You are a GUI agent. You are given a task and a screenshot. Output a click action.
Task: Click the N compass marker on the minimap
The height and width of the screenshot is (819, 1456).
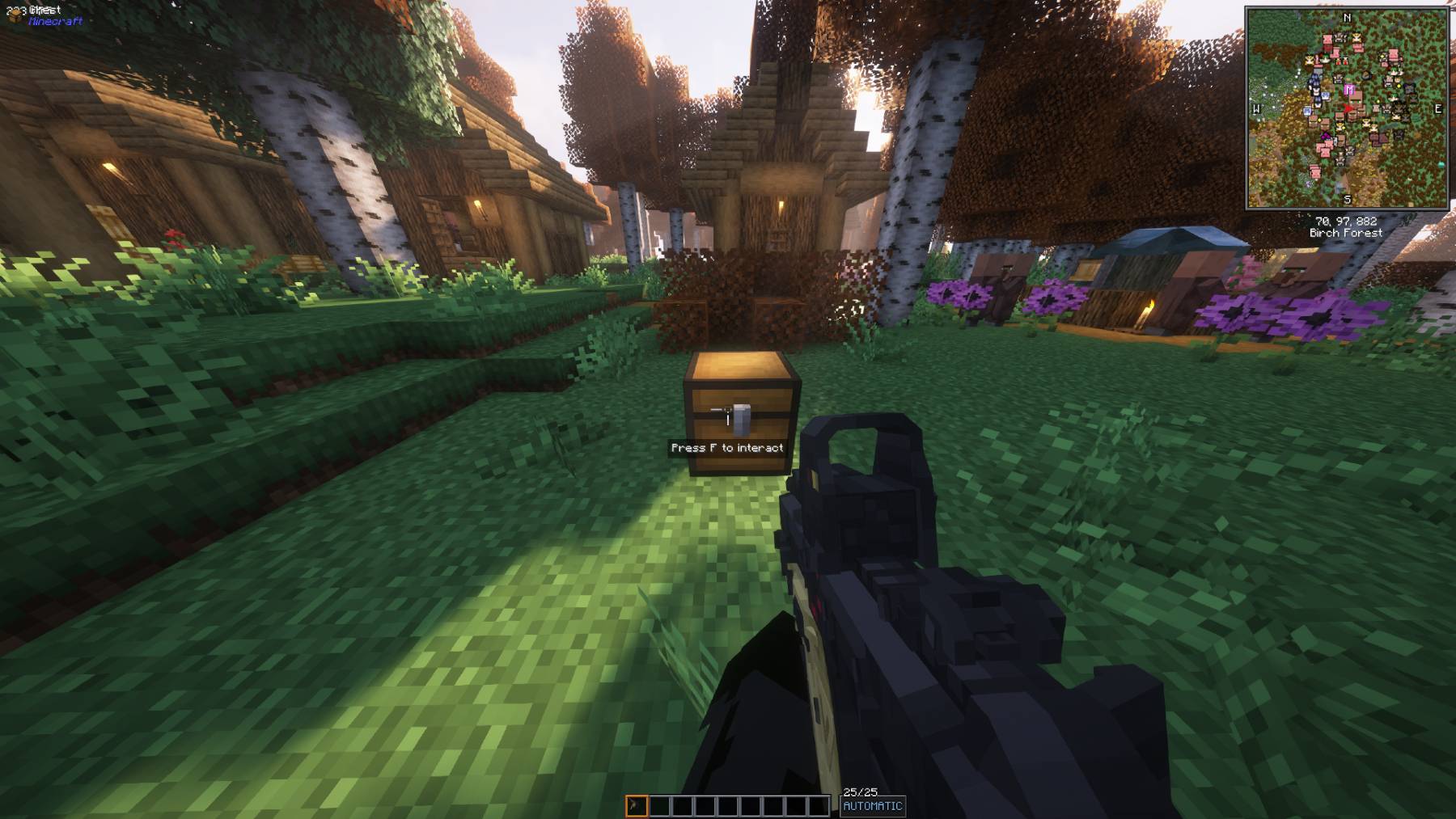[1348, 17]
